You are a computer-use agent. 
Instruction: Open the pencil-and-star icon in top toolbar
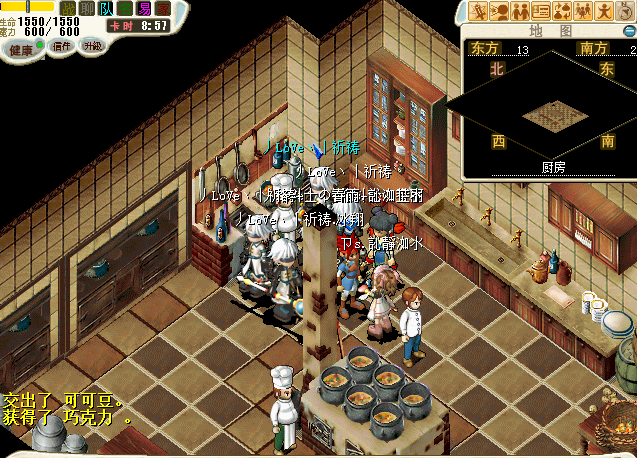click(478, 12)
